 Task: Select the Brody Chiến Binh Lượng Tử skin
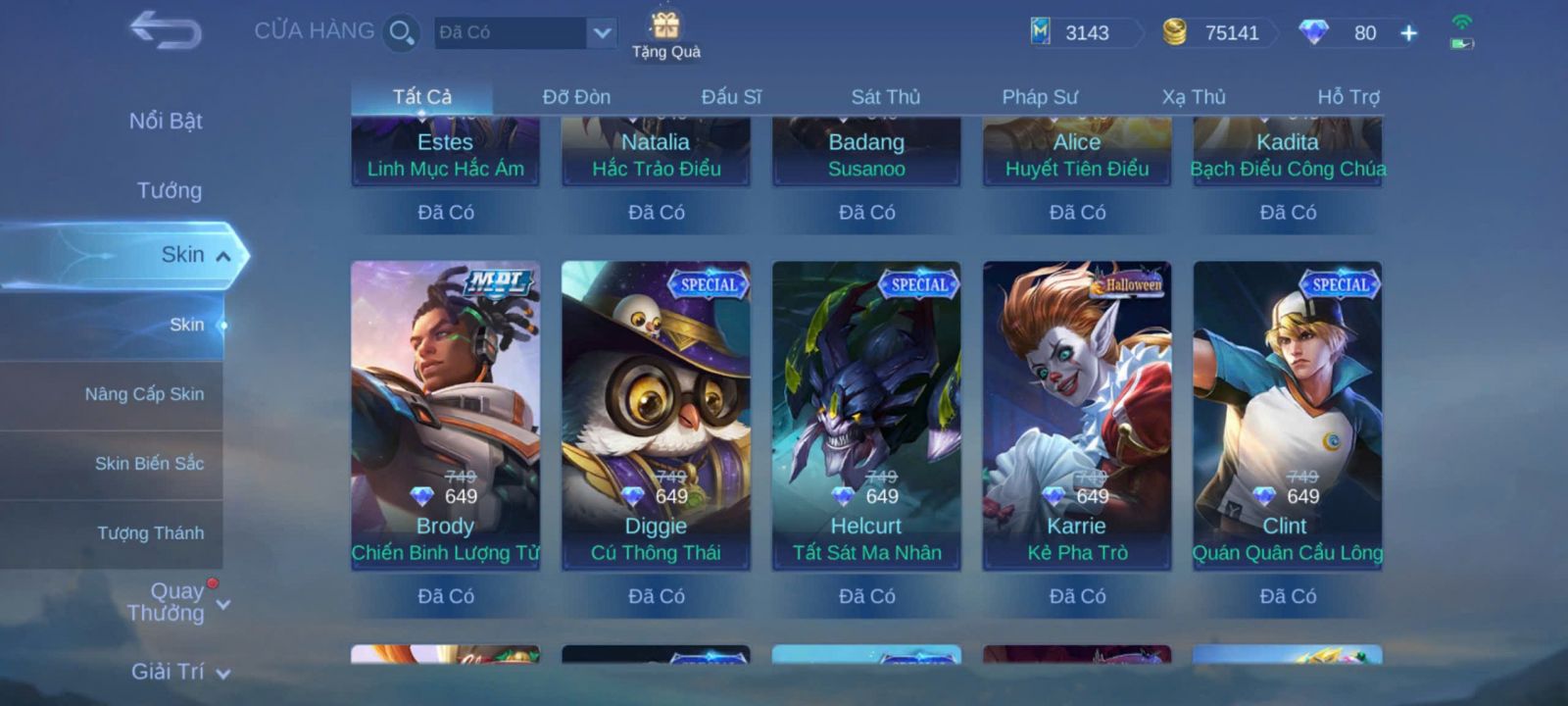coord(445,414)
